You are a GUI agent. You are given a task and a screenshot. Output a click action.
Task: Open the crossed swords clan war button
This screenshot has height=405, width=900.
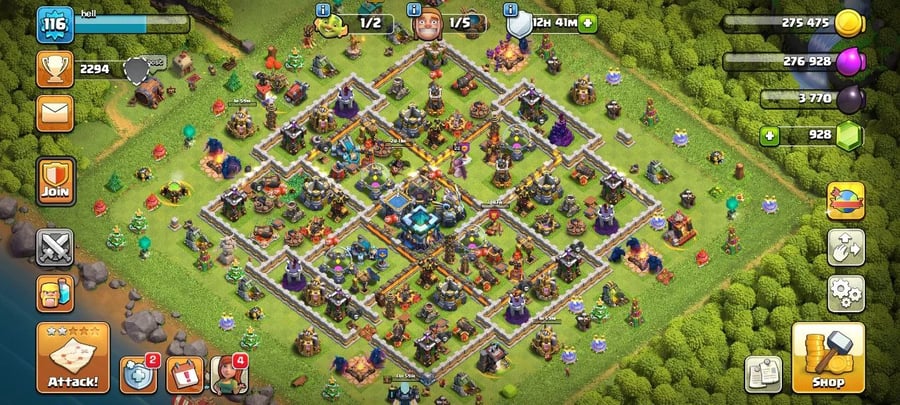(x=55, y=246)
